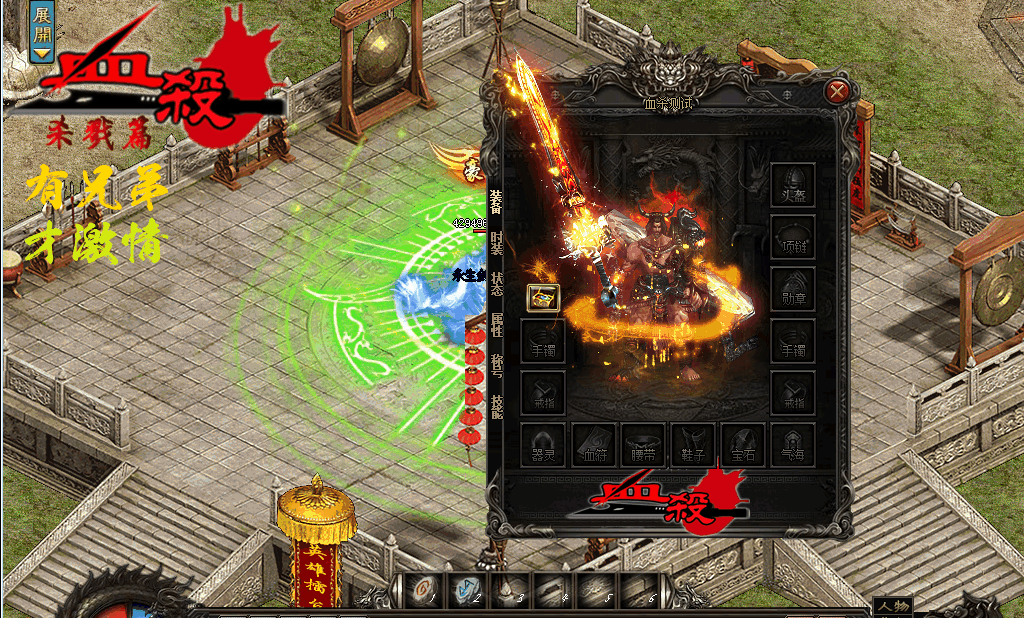Click the treasure chest icon

(543, 297)
